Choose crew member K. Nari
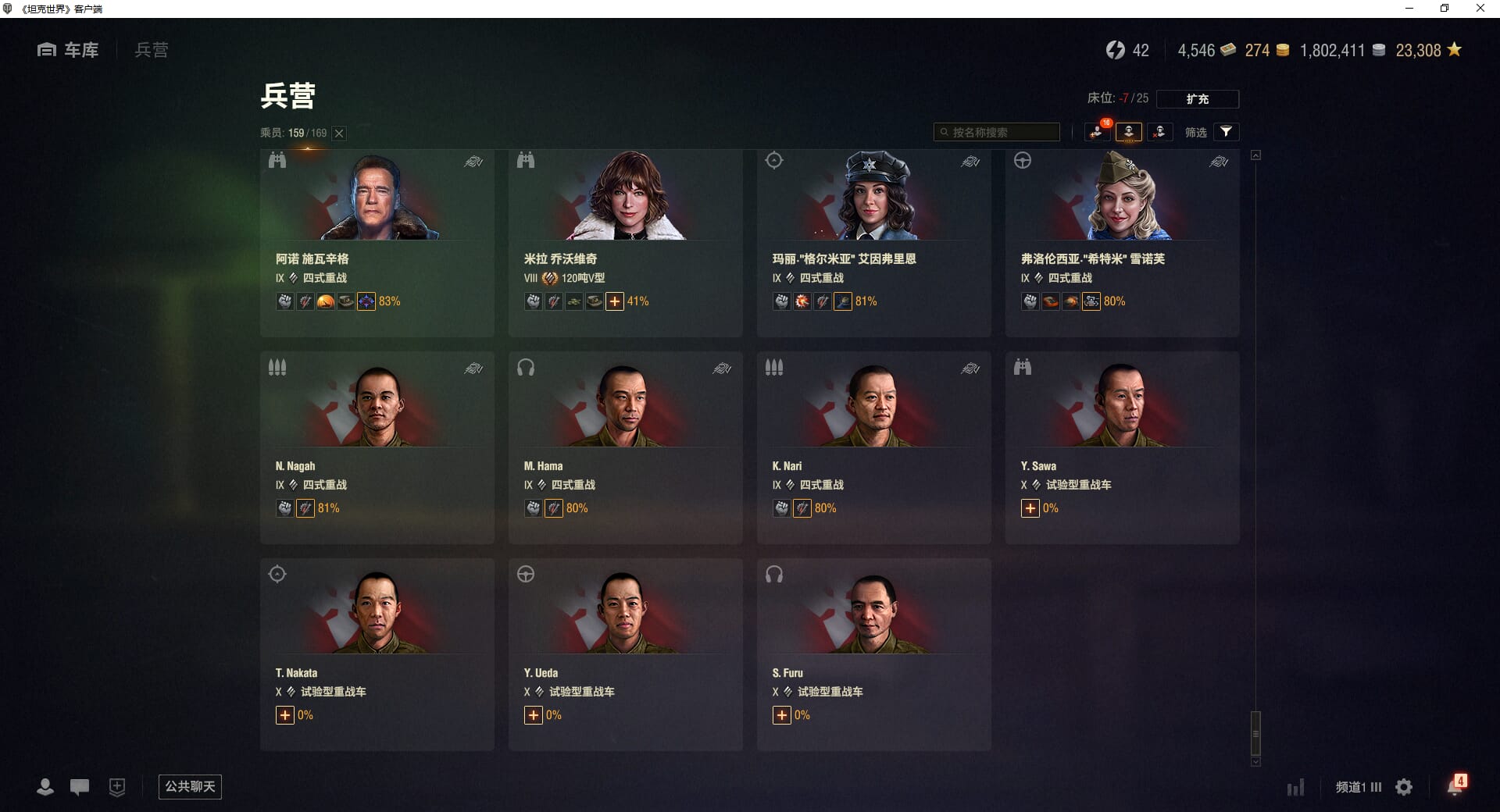This screenshot has width=1500, height=812. tap(873, 447)
